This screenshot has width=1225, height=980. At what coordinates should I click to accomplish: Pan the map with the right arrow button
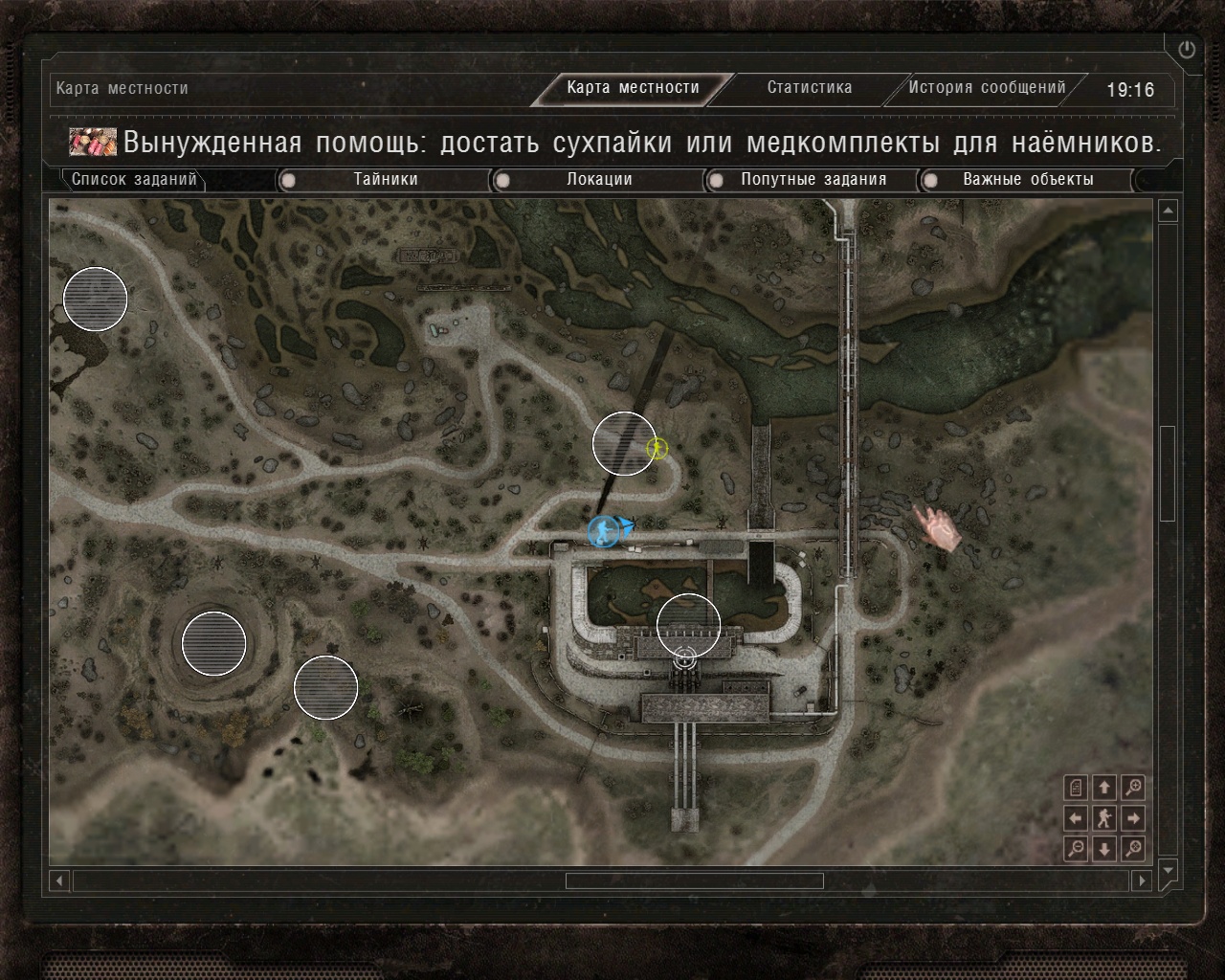(x=1133, y=818)
